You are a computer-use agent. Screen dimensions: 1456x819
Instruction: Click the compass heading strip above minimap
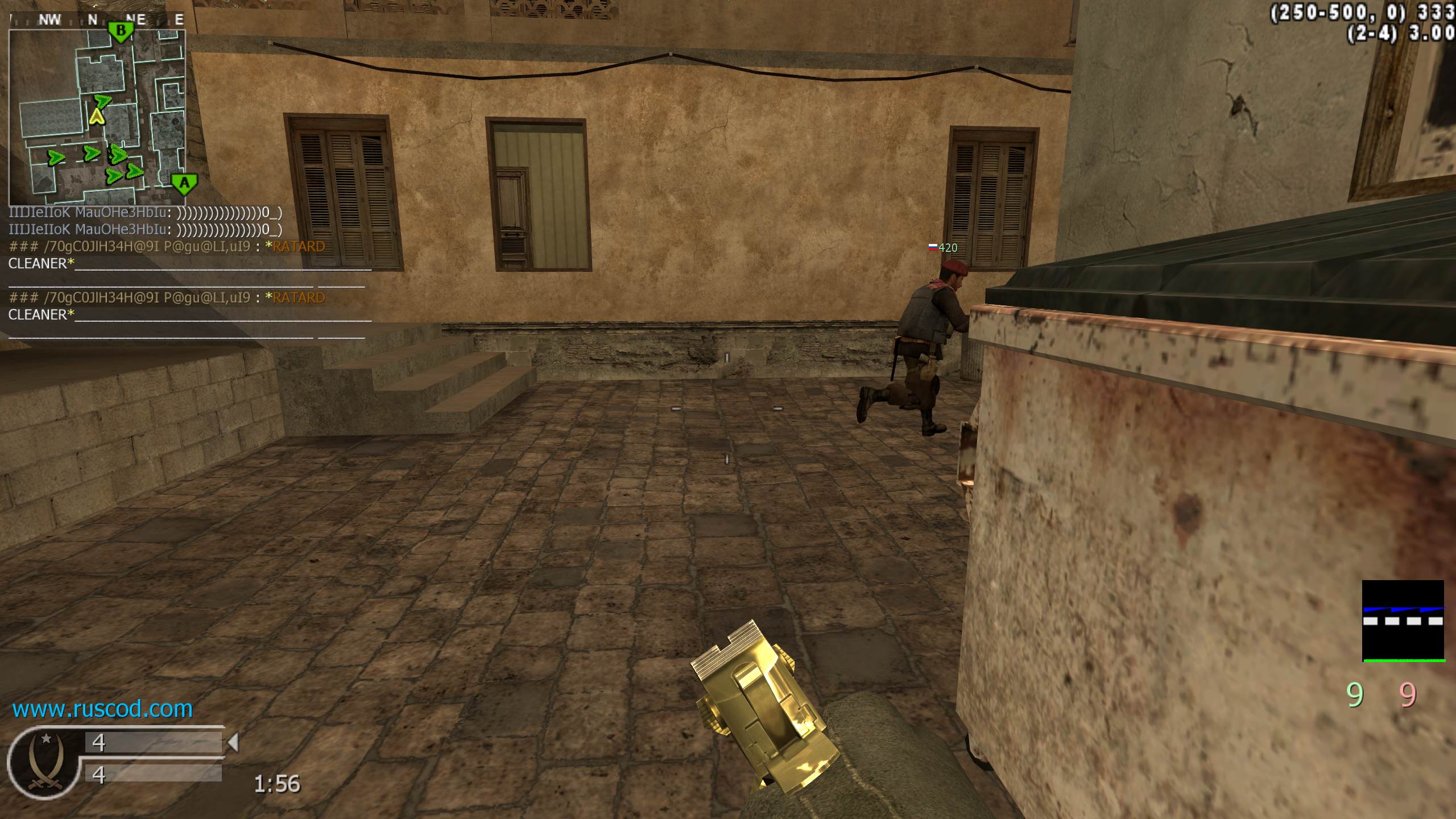tap(97, 20)
